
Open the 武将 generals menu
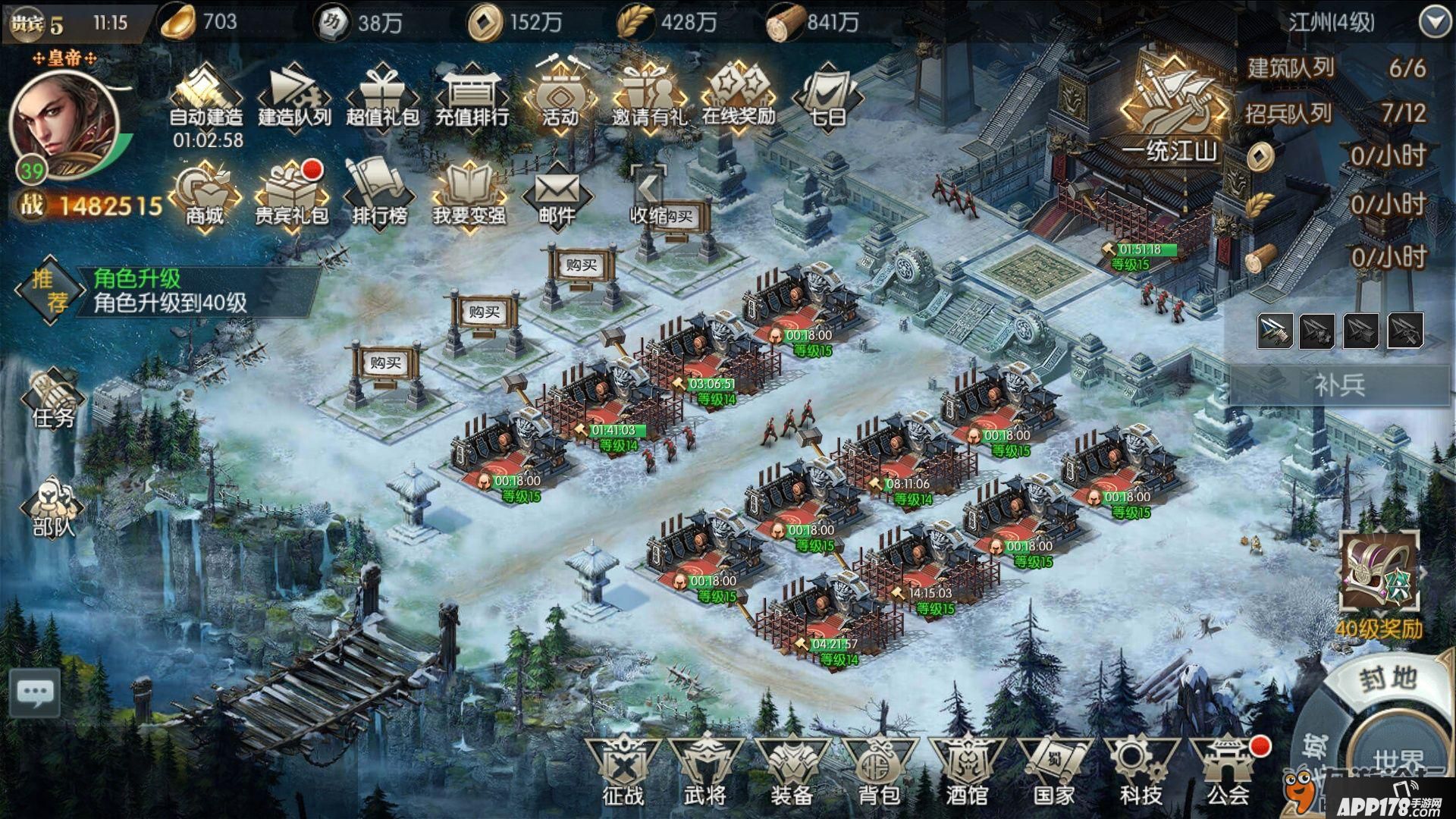(705, 771)
